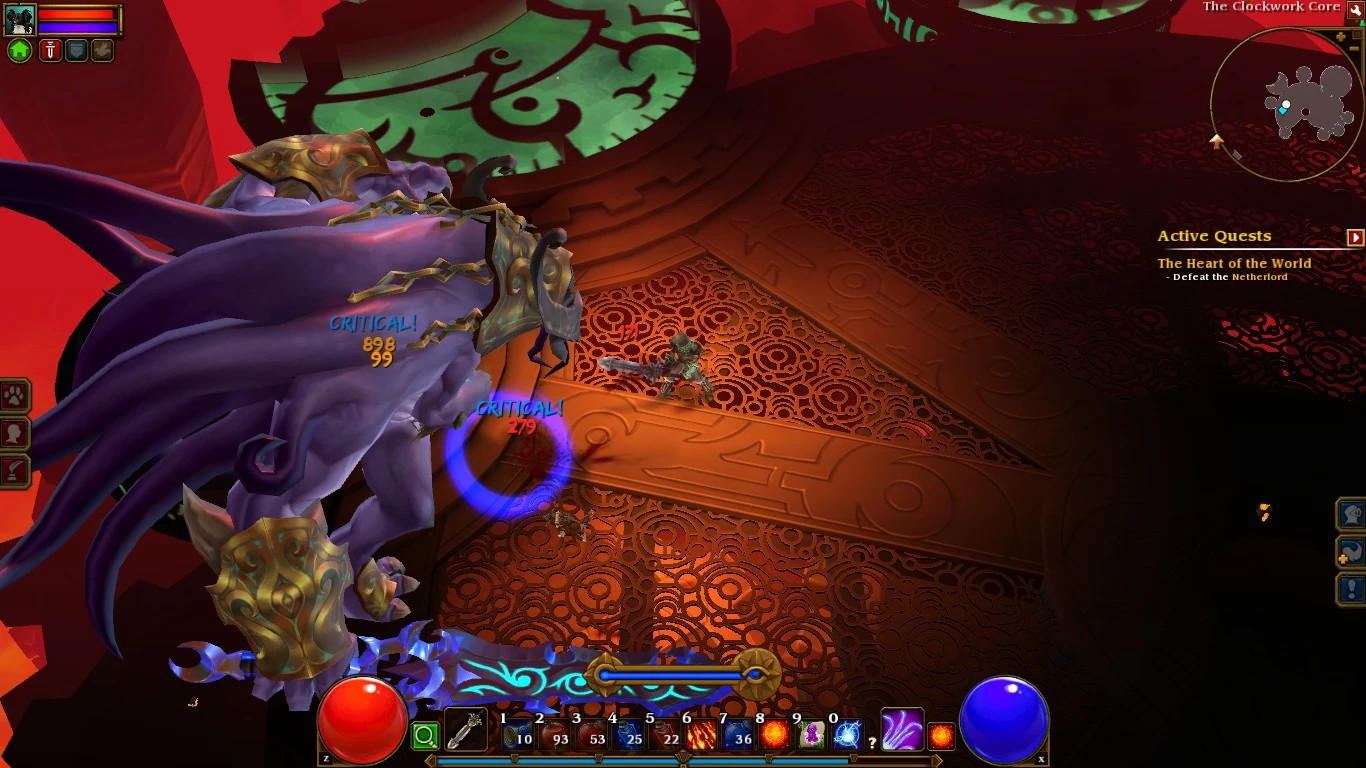The width and height of the screenshot is (1366, 768).
Task: Send the pet back to town
Action: tap(19, 50)
